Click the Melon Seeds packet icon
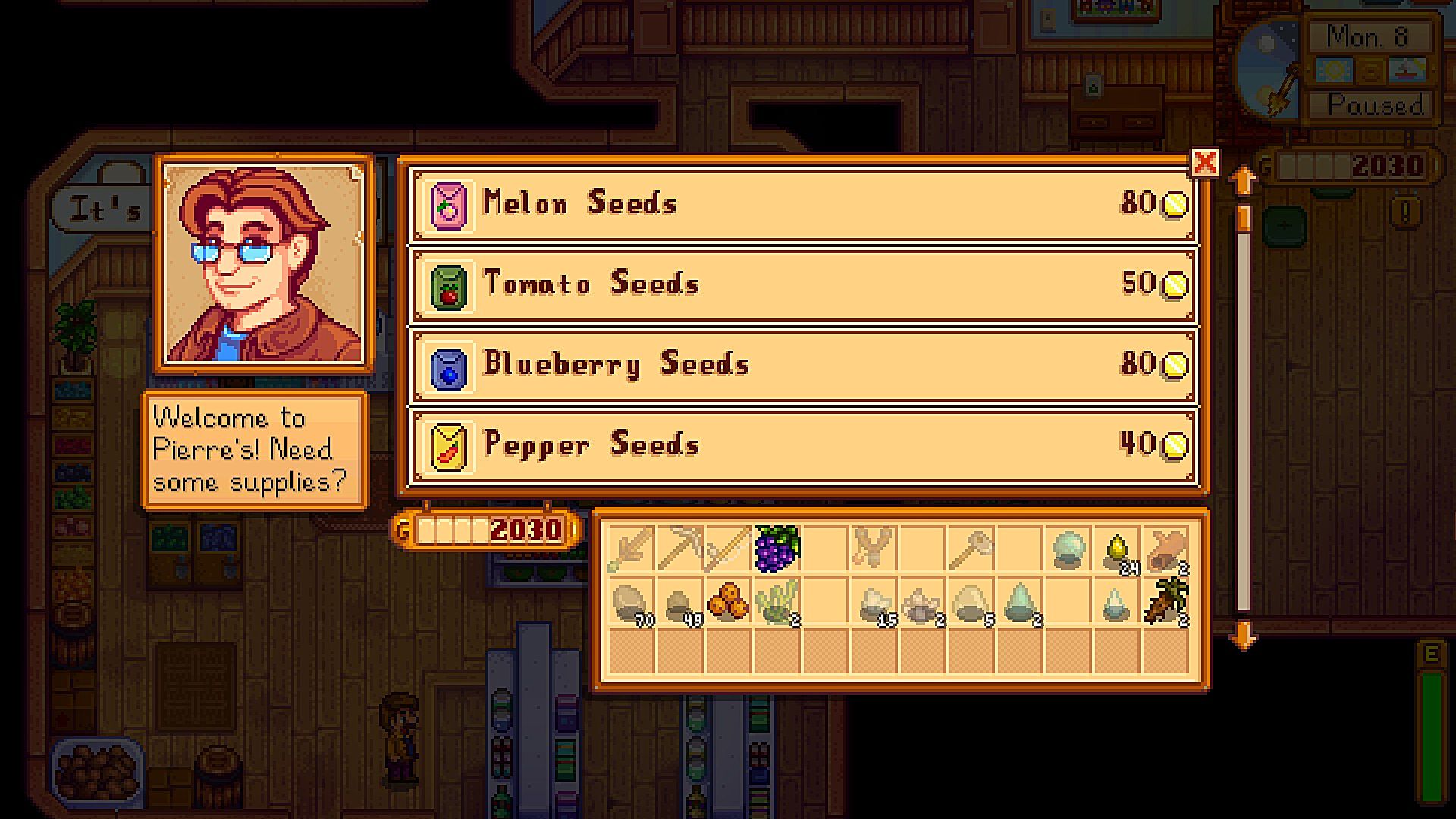This screenshot has height=819, width=1456. click(449, 203)
